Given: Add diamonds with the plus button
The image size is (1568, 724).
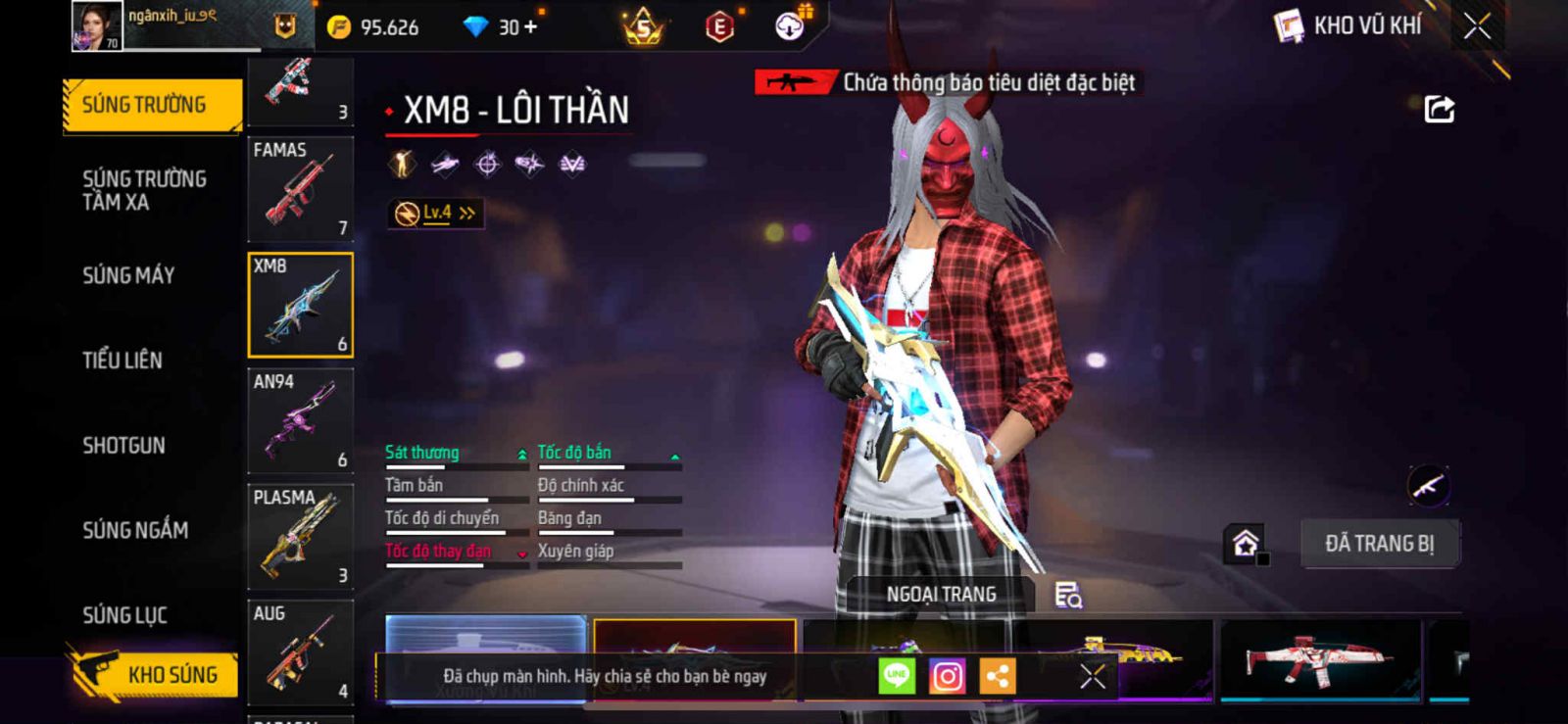Looking at the screenshot, I should 531,26.
